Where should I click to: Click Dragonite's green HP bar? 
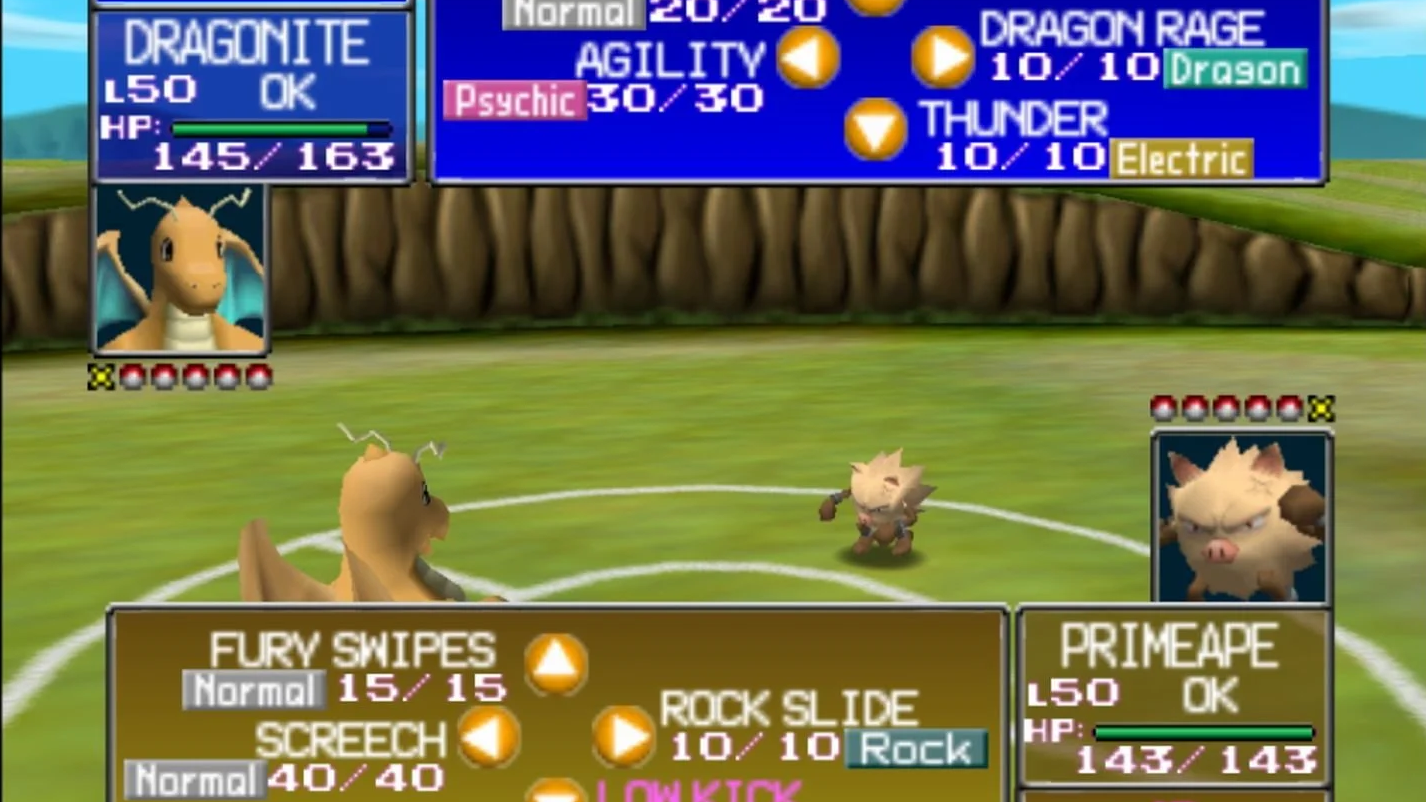point(270,129)
